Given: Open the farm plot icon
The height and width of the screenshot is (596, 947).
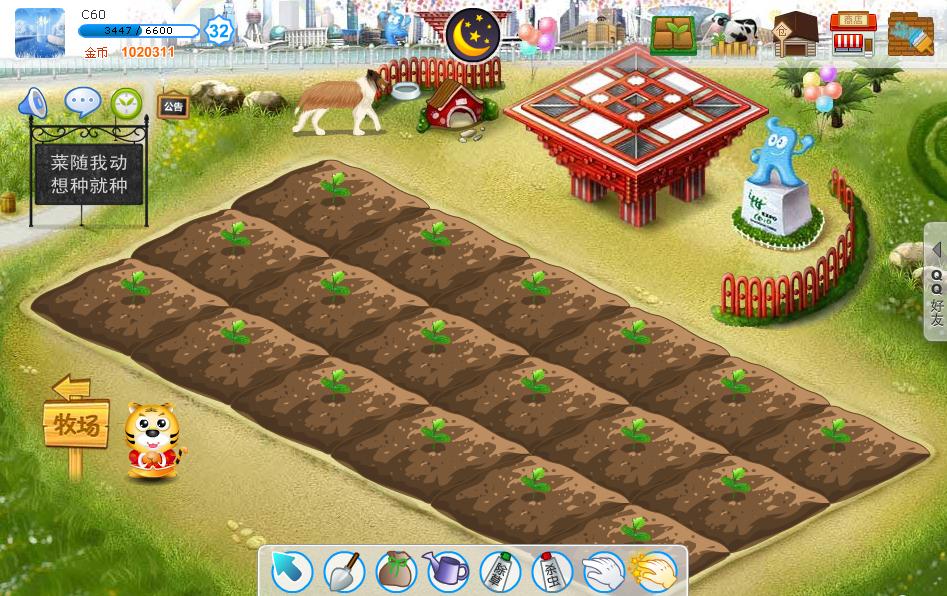Looking at the screenshot, I should point(673,34).
